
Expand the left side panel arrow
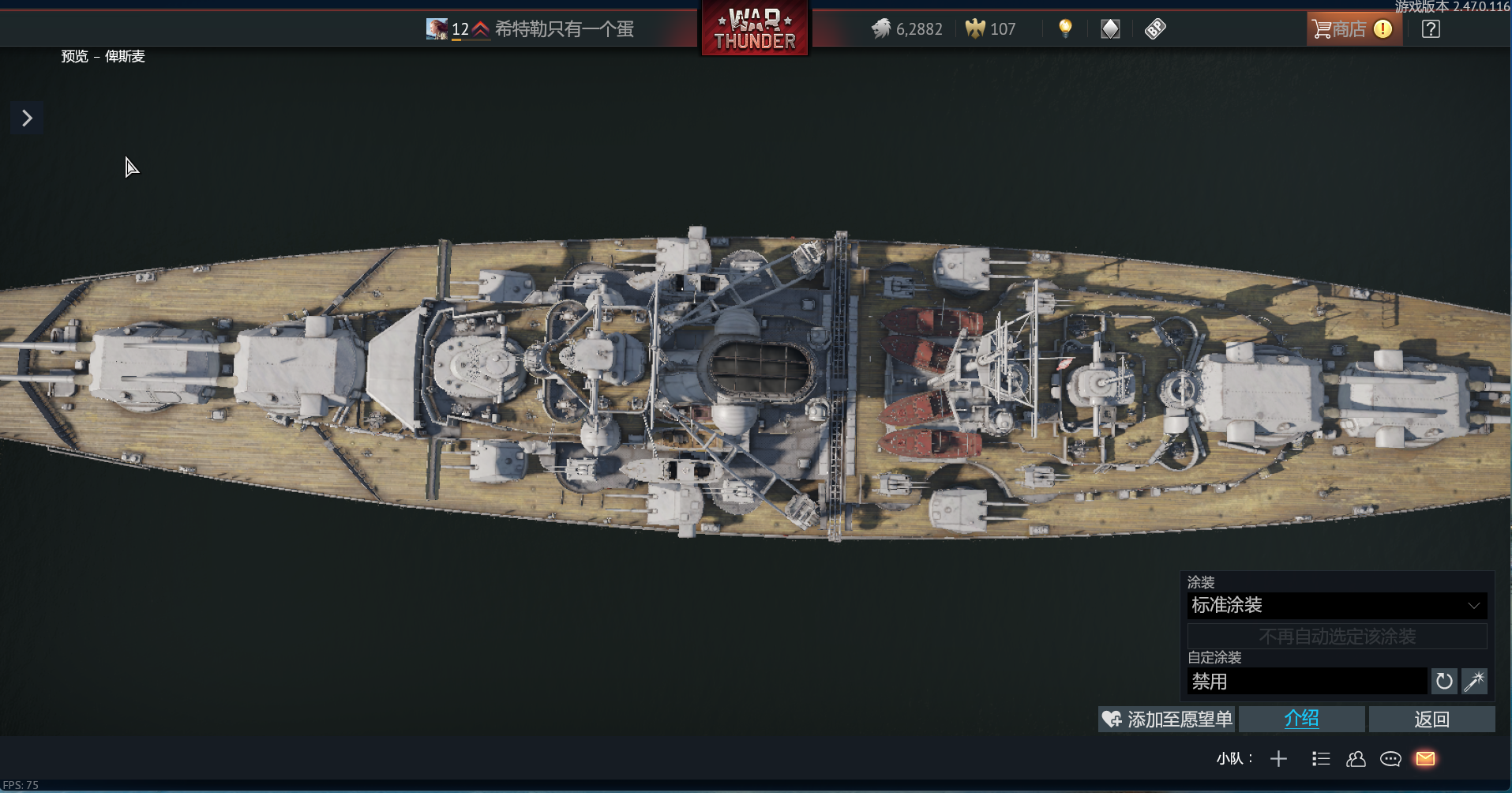click(x=27, y=118)
